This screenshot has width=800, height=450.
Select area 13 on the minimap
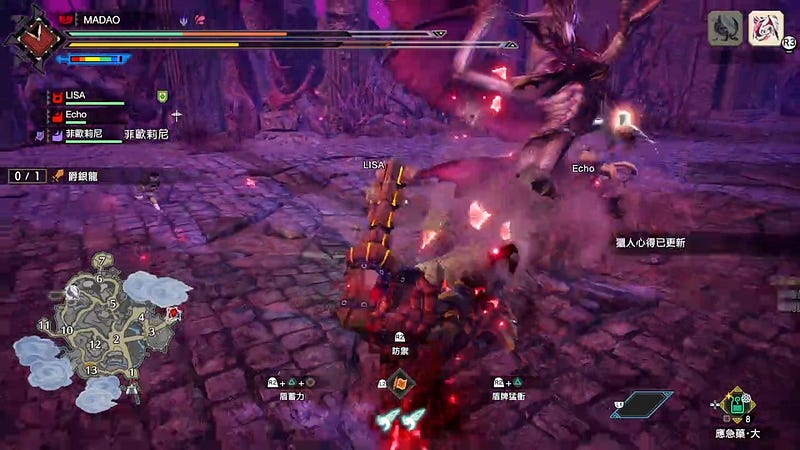[91, 371]
